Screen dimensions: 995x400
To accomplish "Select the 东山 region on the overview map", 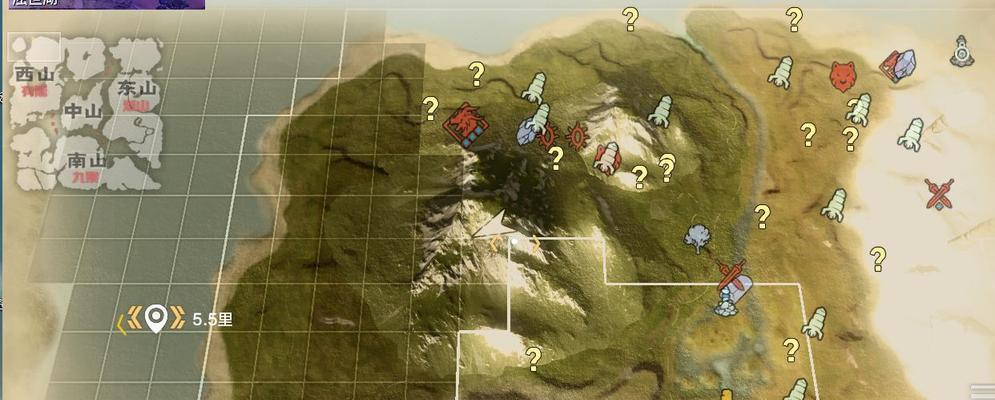I will [x=136, y=90].
